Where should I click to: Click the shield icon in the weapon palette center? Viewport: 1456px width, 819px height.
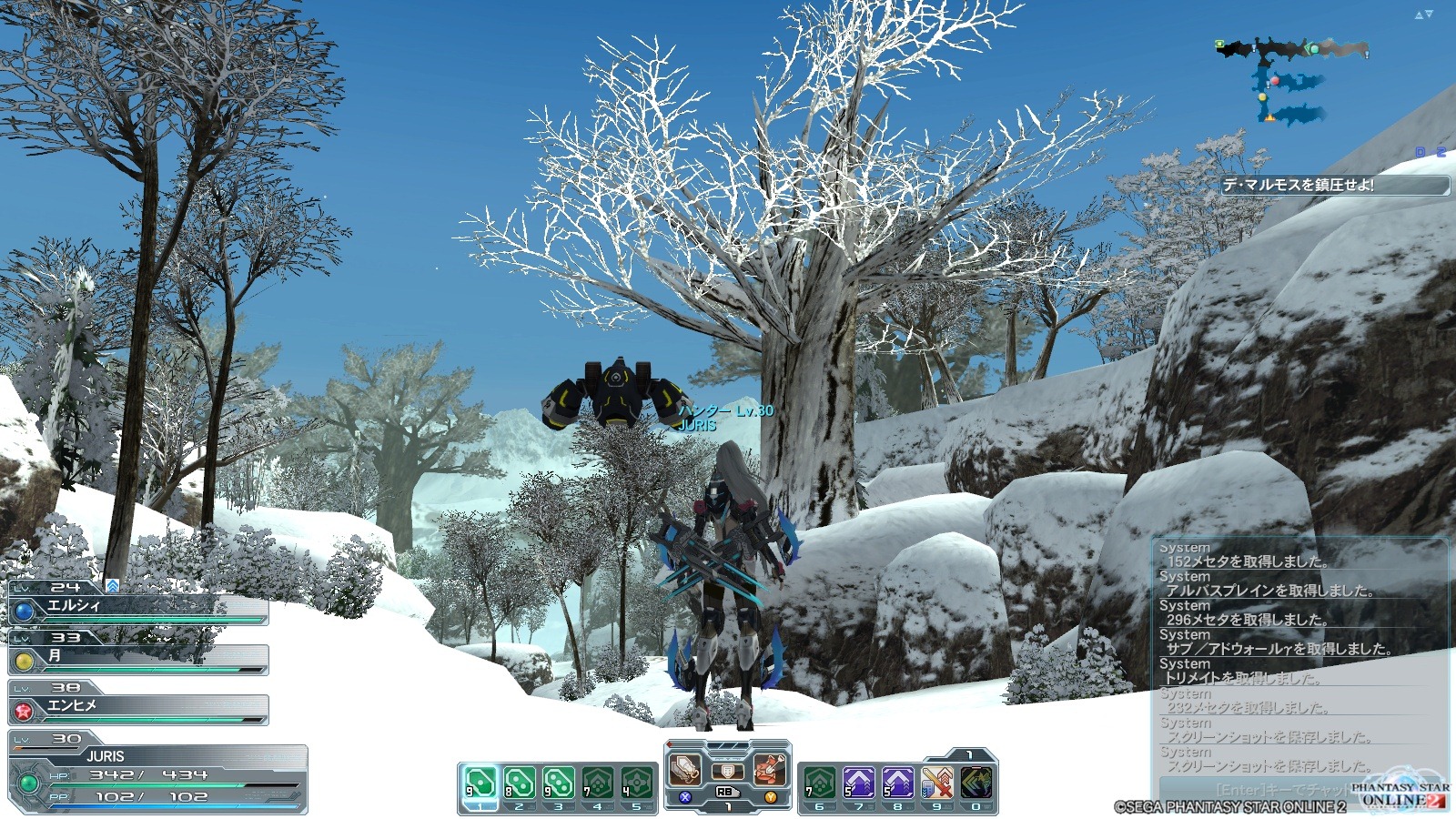point(727,772)
